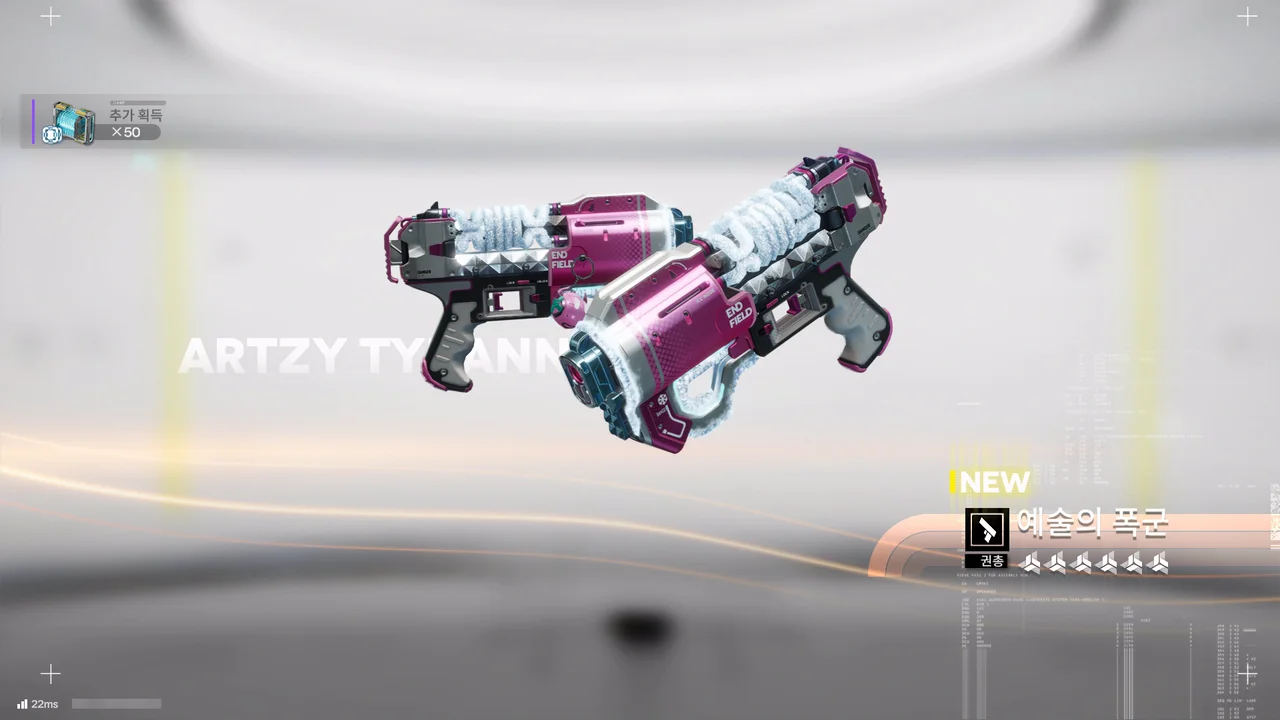
Task: Click the handgun weapon type icon
Action: point(987,529)
